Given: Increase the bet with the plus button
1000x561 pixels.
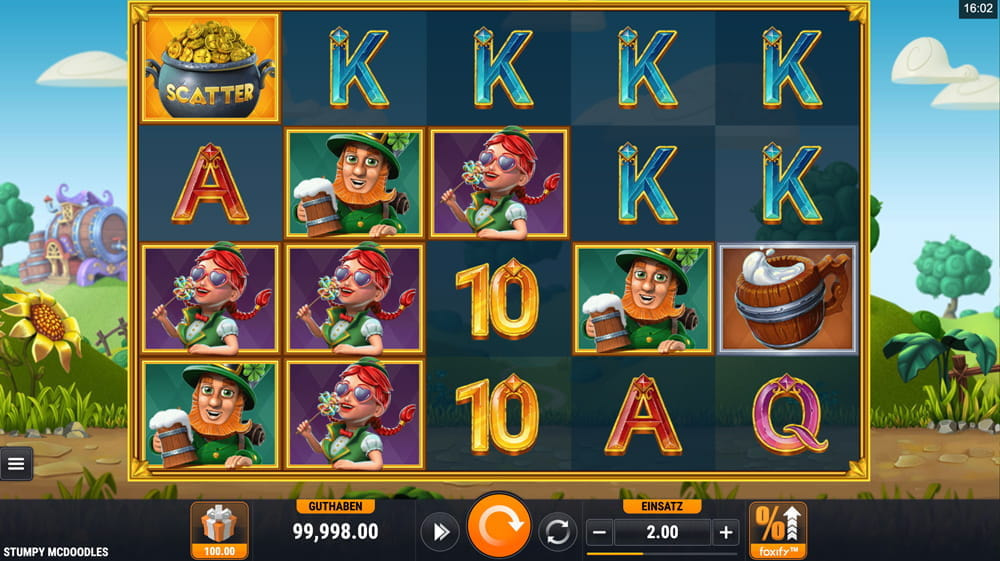Looking at the screenshot, I should (x=726, y=532).
